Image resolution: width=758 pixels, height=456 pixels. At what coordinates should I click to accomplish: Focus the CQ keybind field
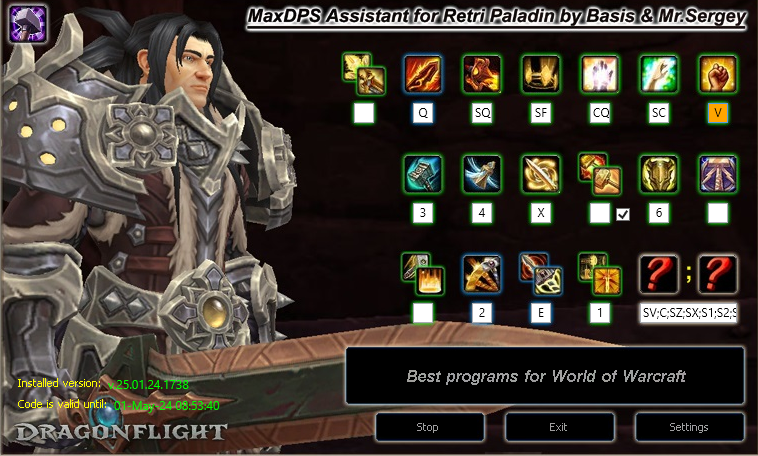coord(600,113)
